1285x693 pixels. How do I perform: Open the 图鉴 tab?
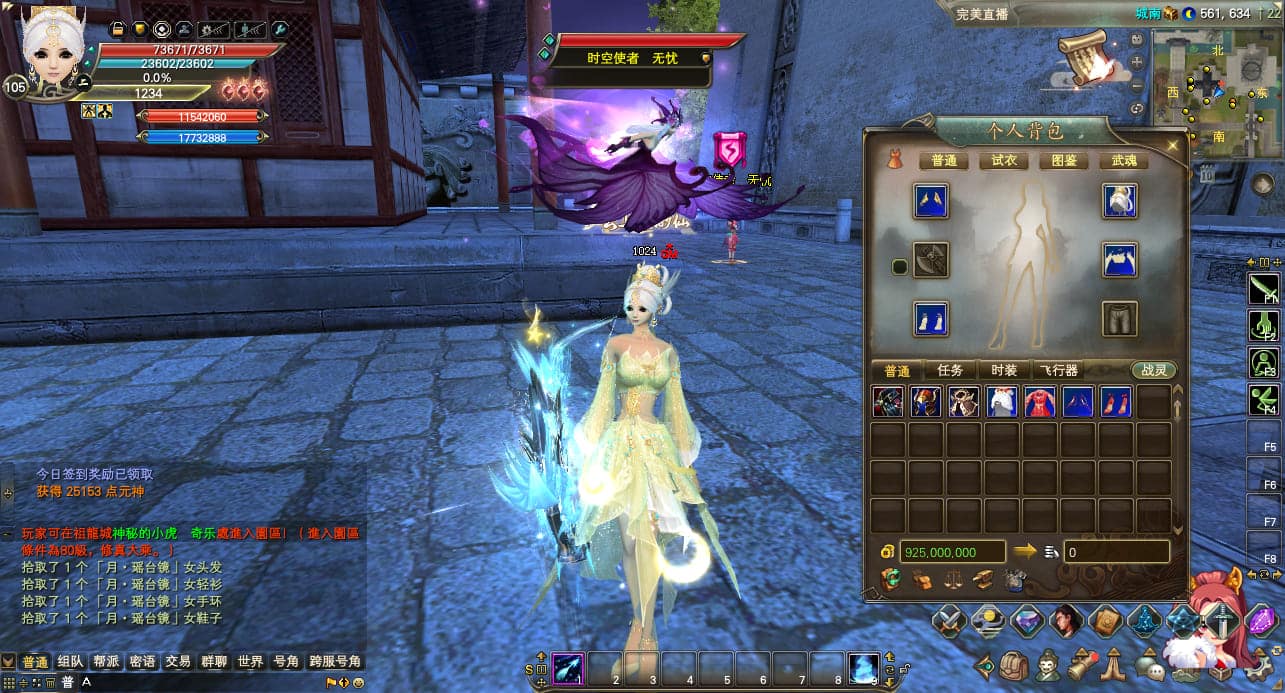[x=1064, y=160]
